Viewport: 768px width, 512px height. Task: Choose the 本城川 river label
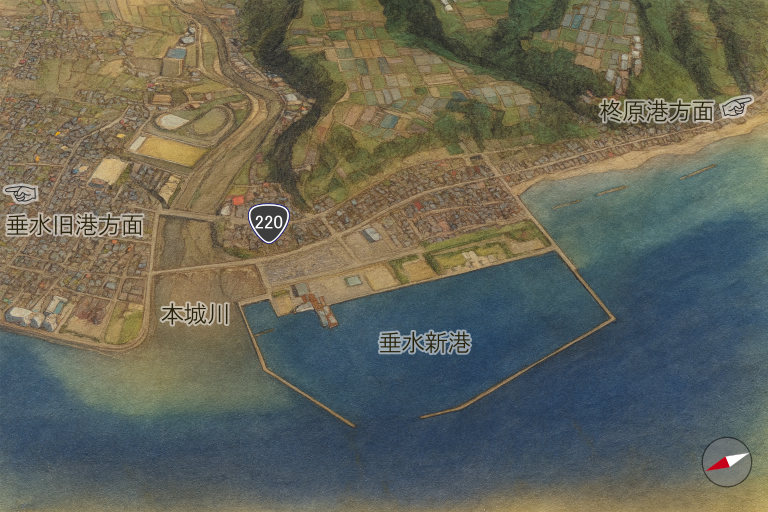(x=195, y=315)
